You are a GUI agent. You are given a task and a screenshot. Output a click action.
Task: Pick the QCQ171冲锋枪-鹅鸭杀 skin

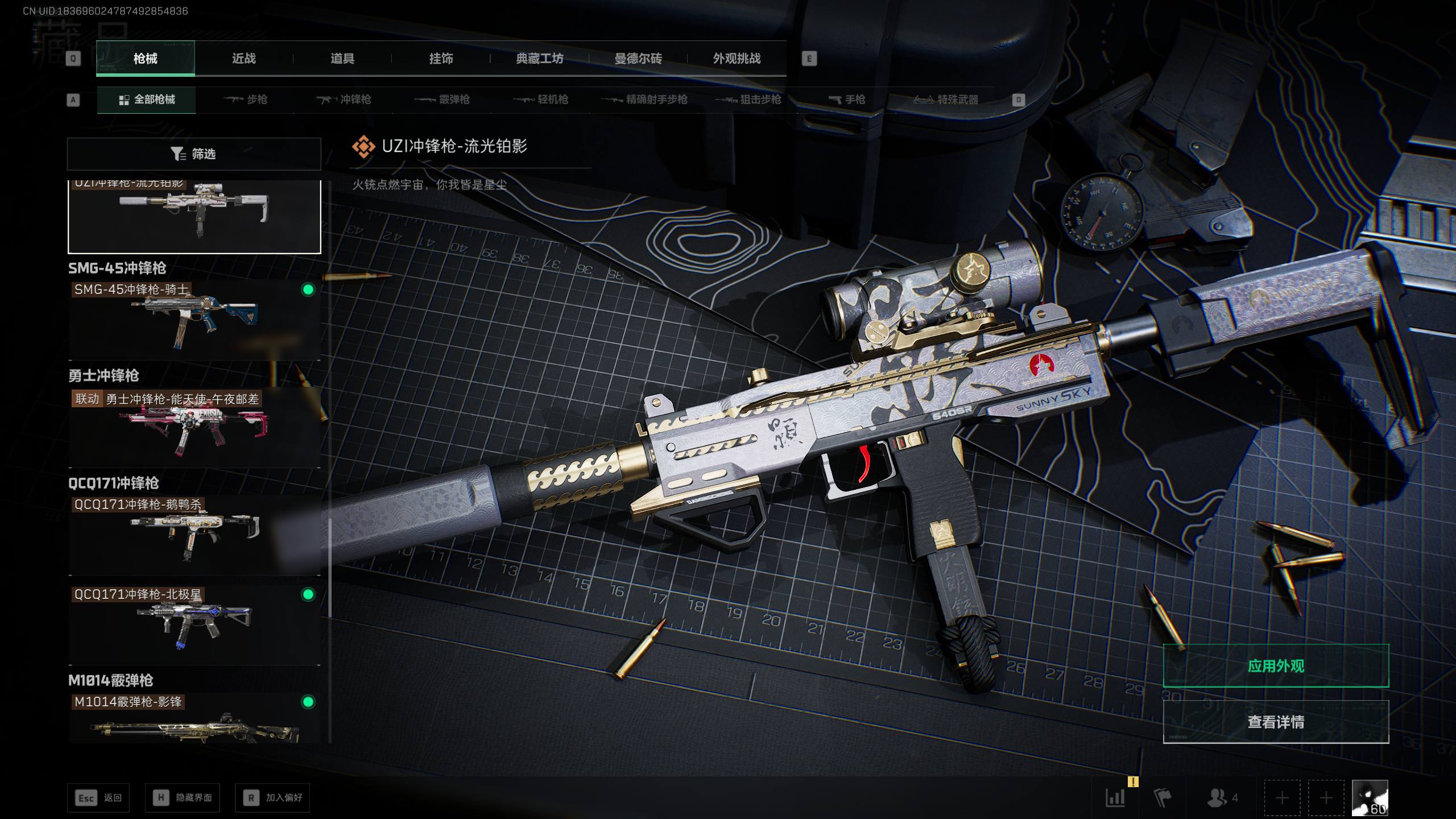click(194, 535)
